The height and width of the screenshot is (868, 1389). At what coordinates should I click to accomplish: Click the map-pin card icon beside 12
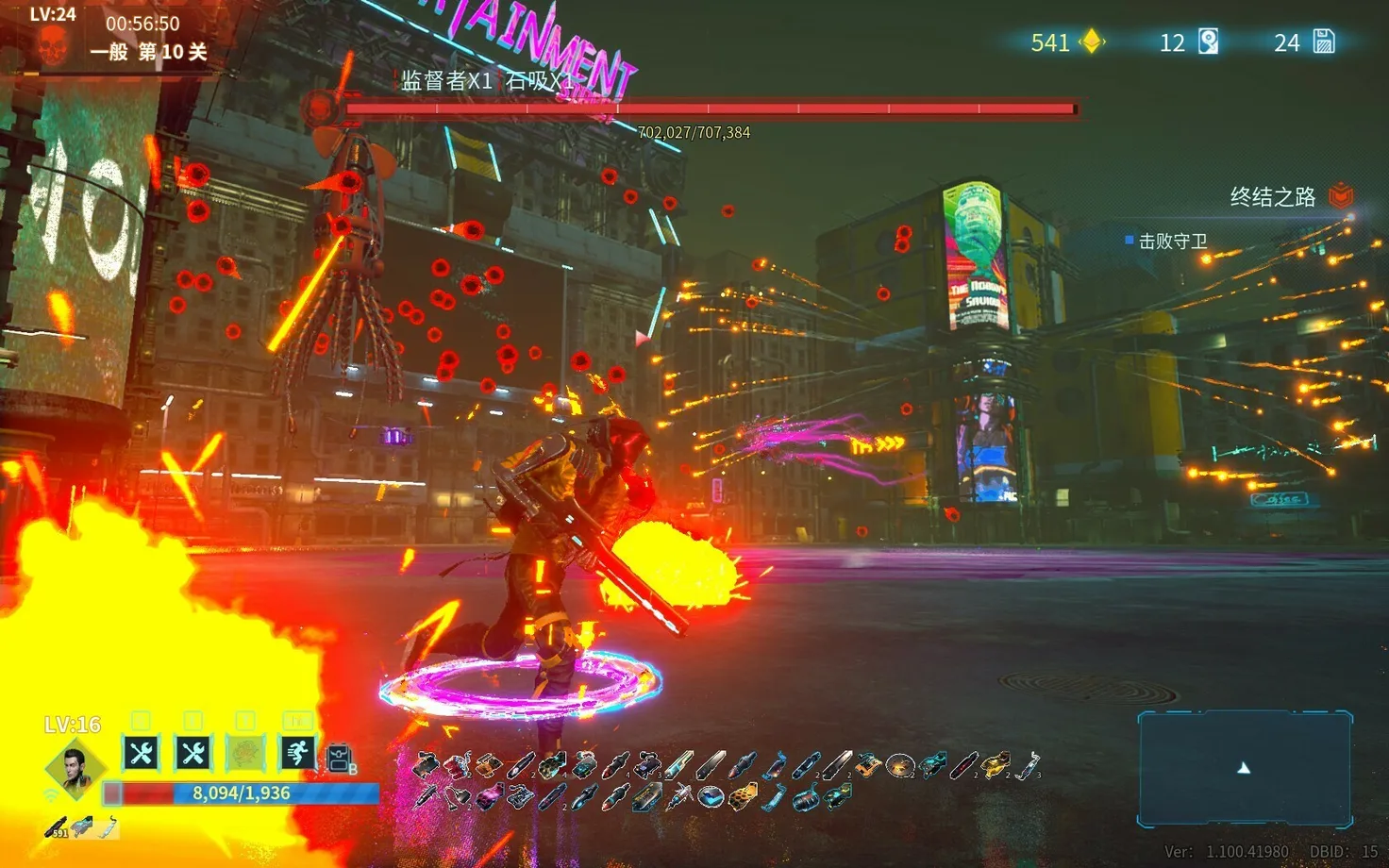point(1208,42)
